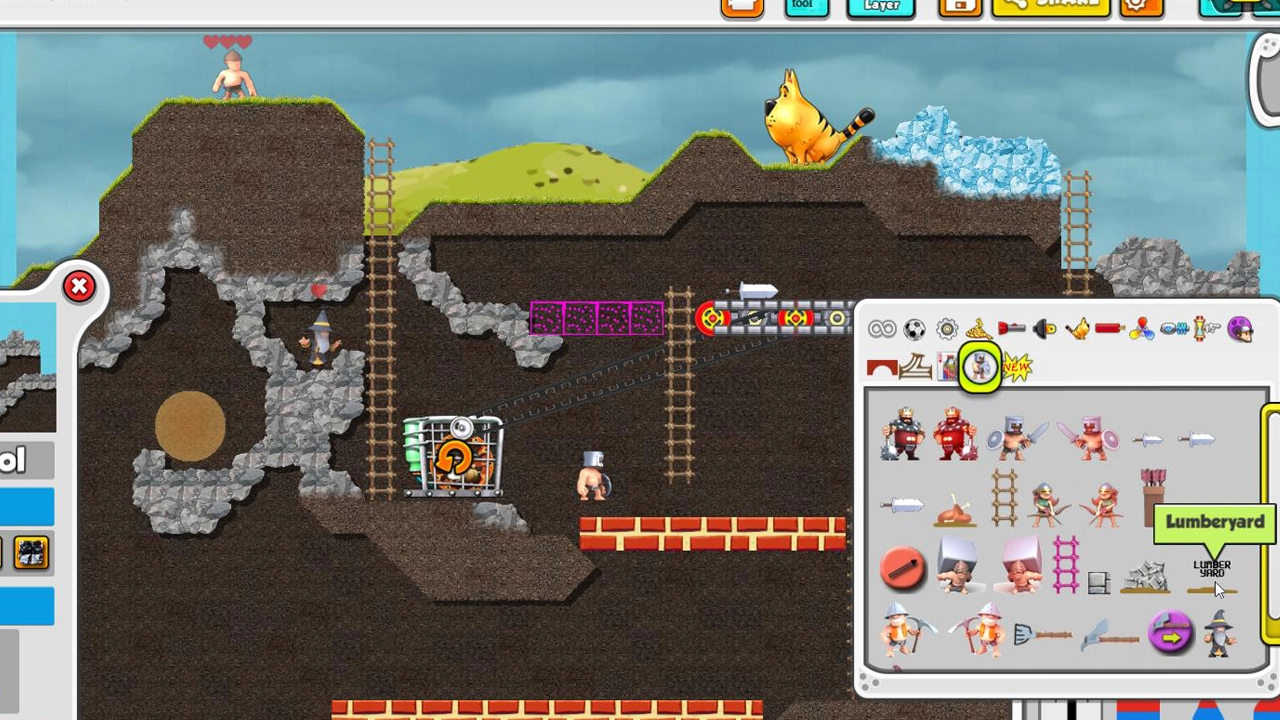Select the NEW items category tab

click(x=1015, y=368)
